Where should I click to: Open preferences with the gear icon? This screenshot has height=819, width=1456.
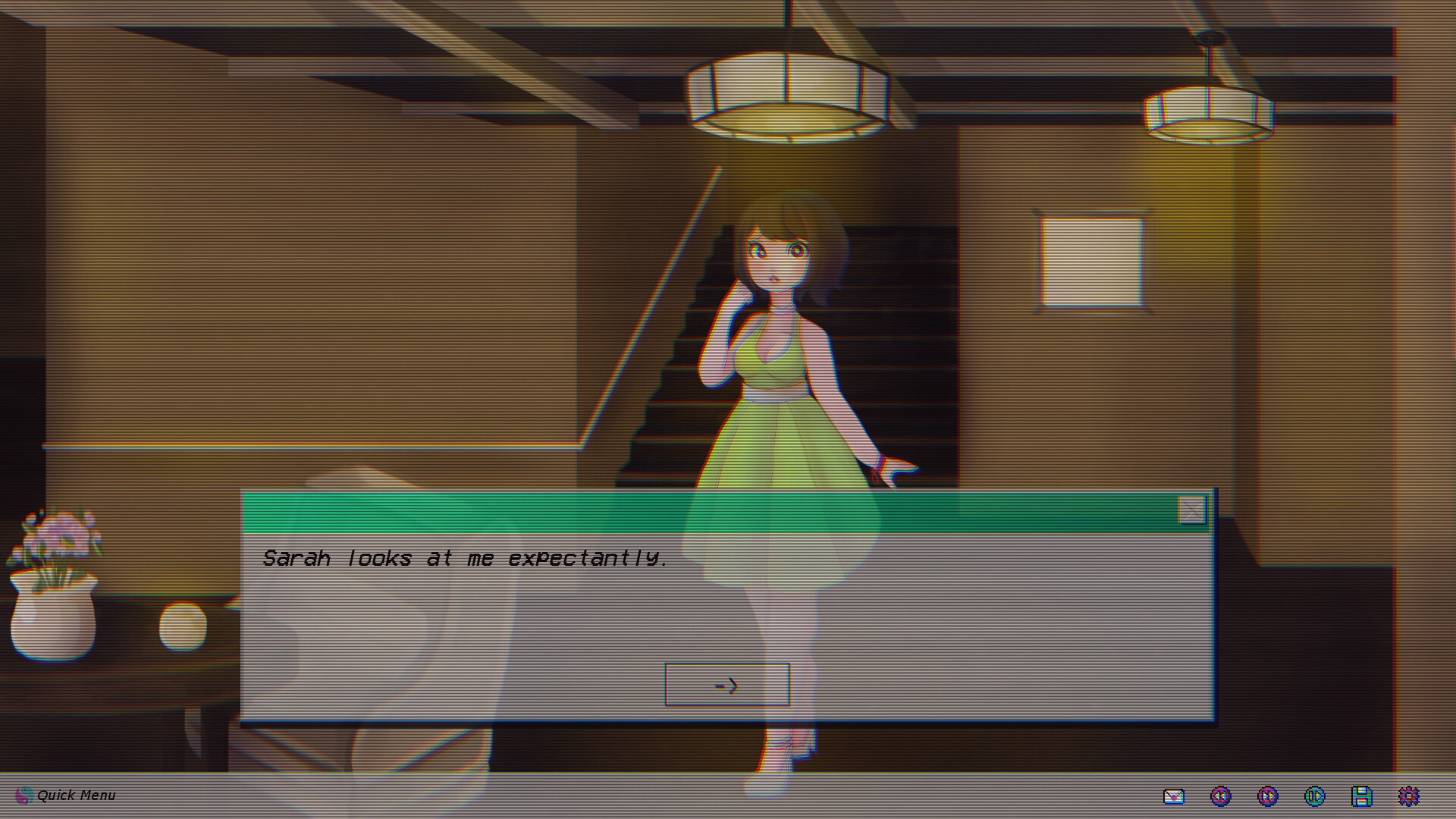point(1410,795)
